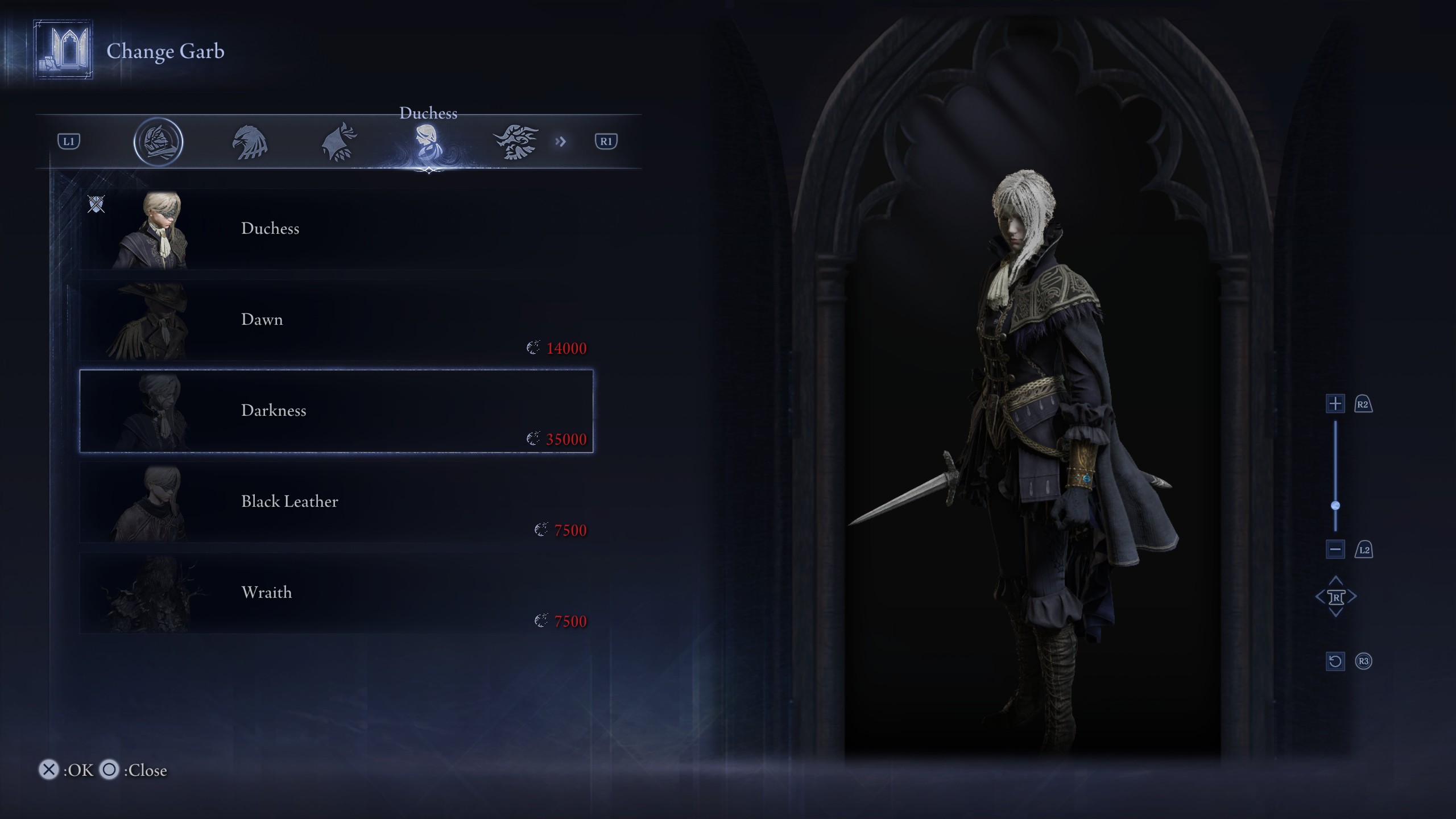Zoom out with the minus button

point(1335,549)
